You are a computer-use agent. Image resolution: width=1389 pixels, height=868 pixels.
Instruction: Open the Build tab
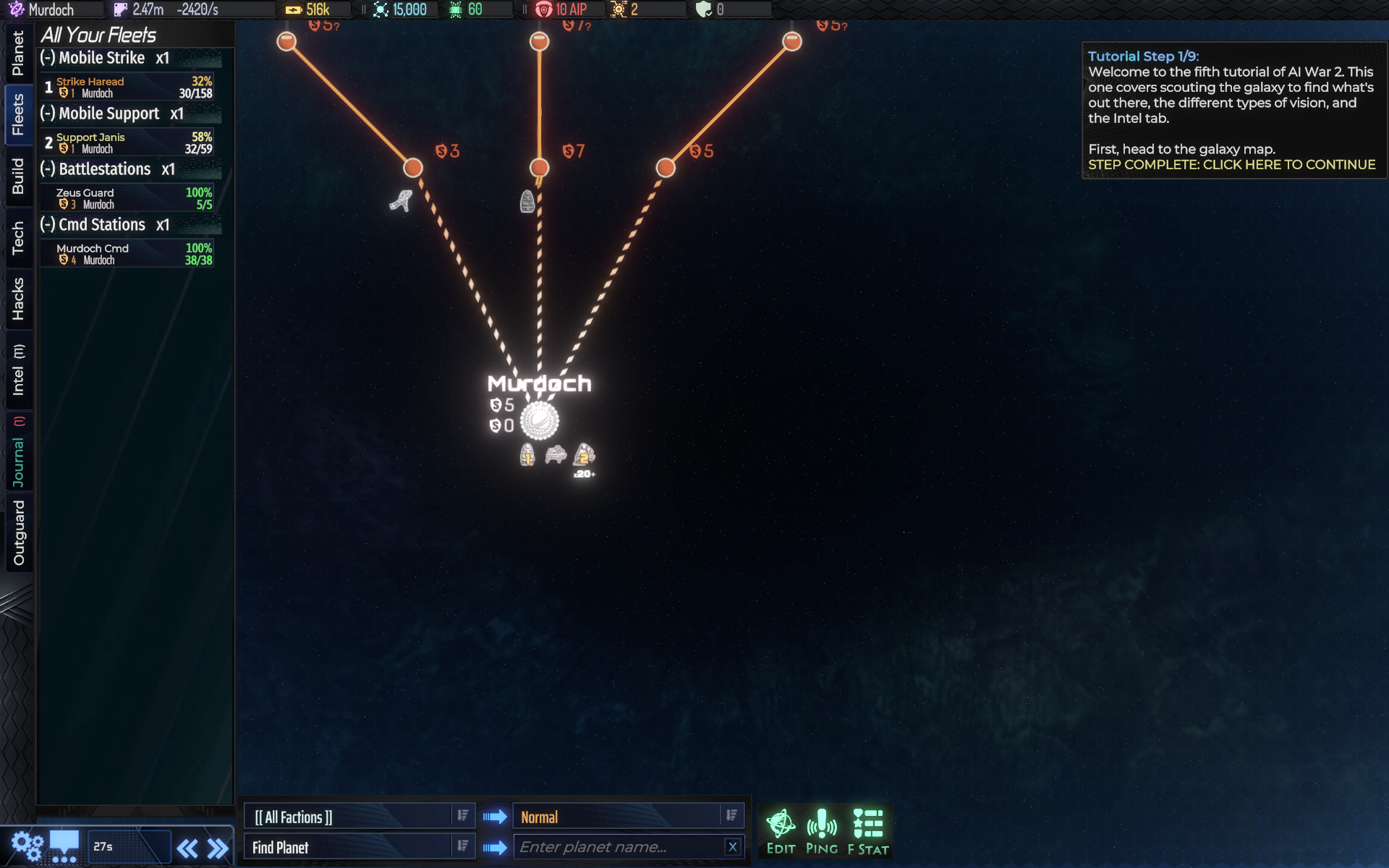point(18,176)
